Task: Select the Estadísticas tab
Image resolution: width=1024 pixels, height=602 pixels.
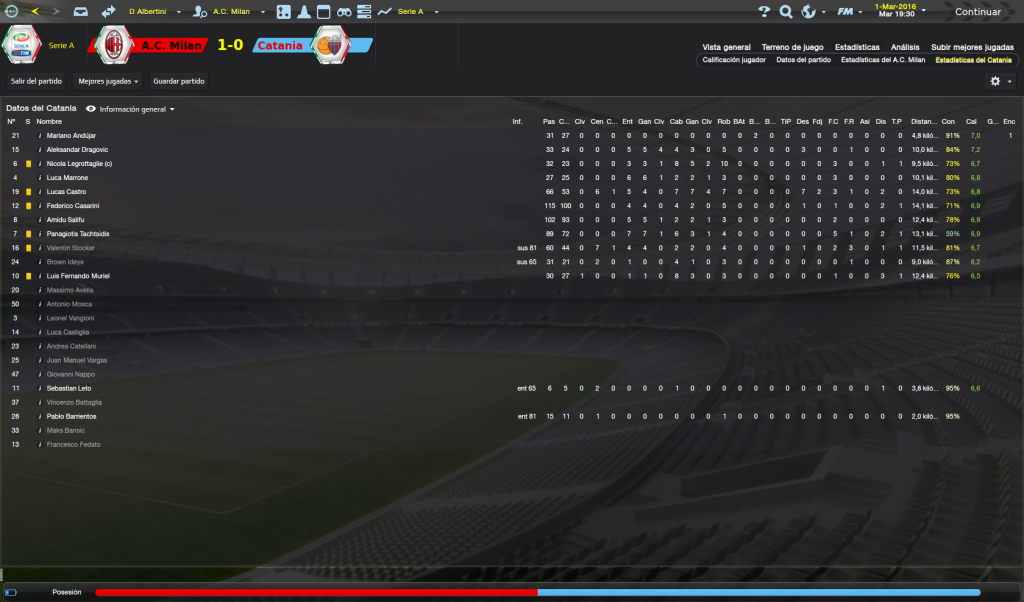Action: [858, 47]
